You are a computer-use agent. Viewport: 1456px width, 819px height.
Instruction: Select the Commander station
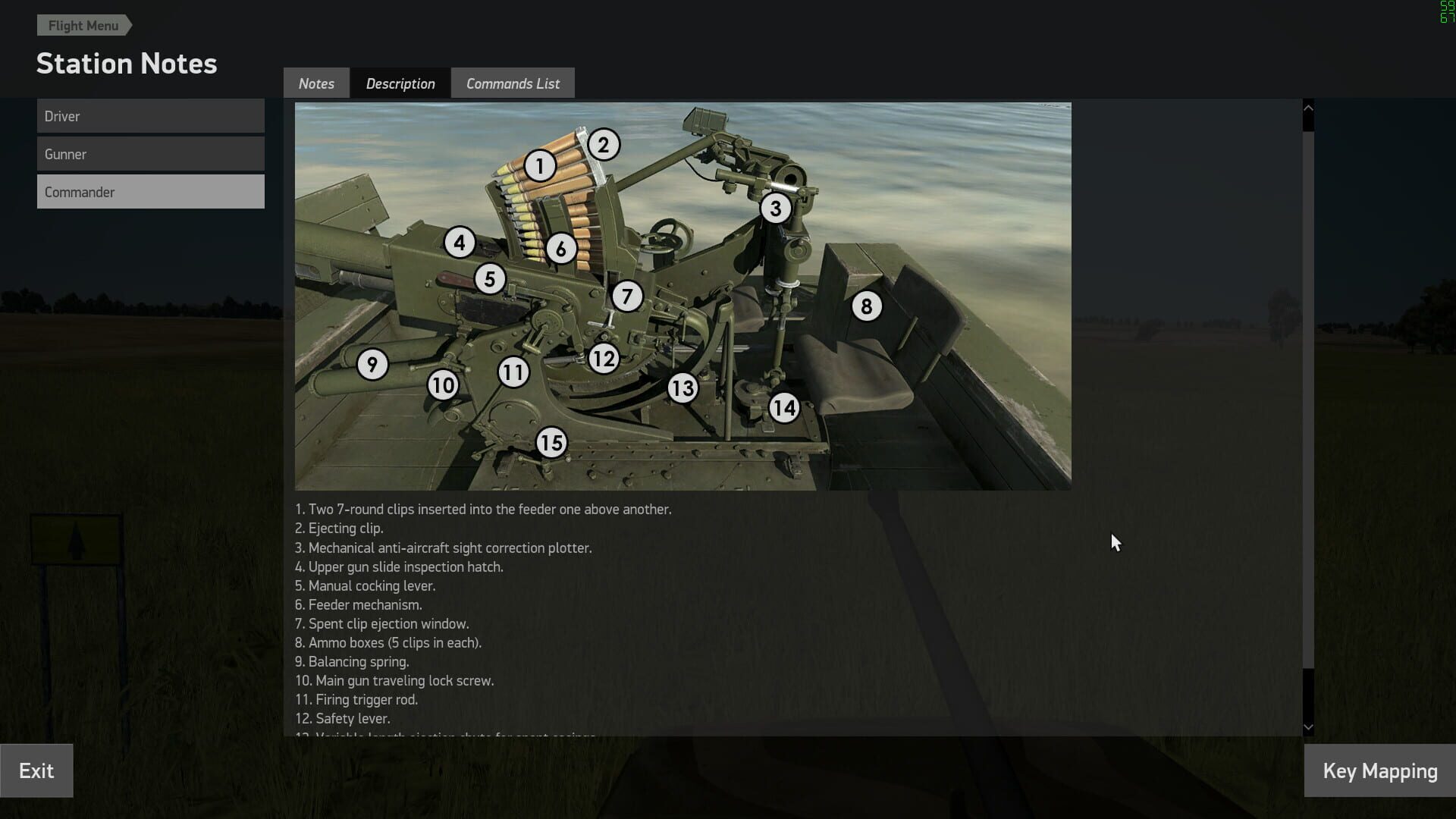pos(150,191)
